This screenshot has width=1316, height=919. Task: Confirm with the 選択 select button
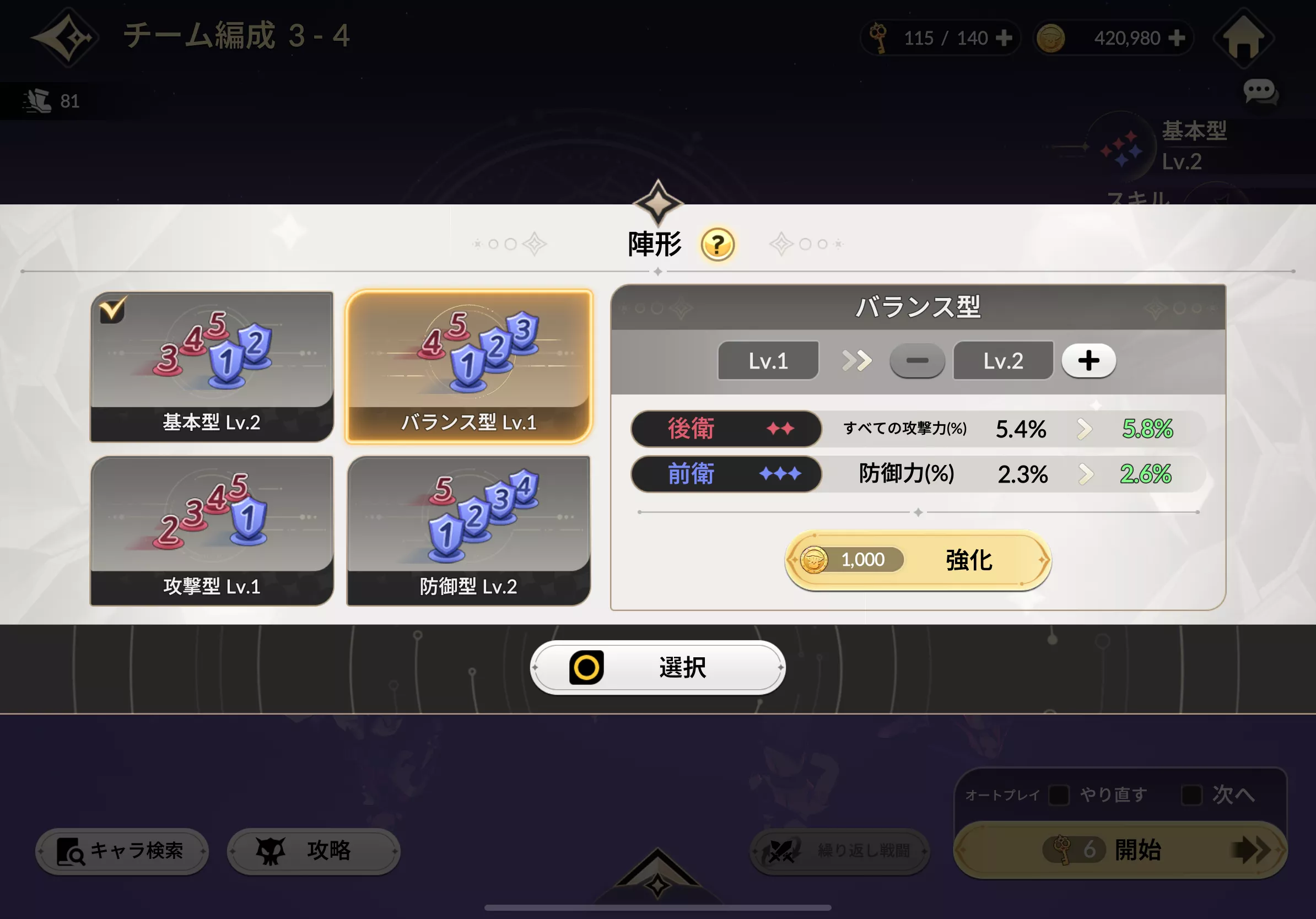coord(657,667)
